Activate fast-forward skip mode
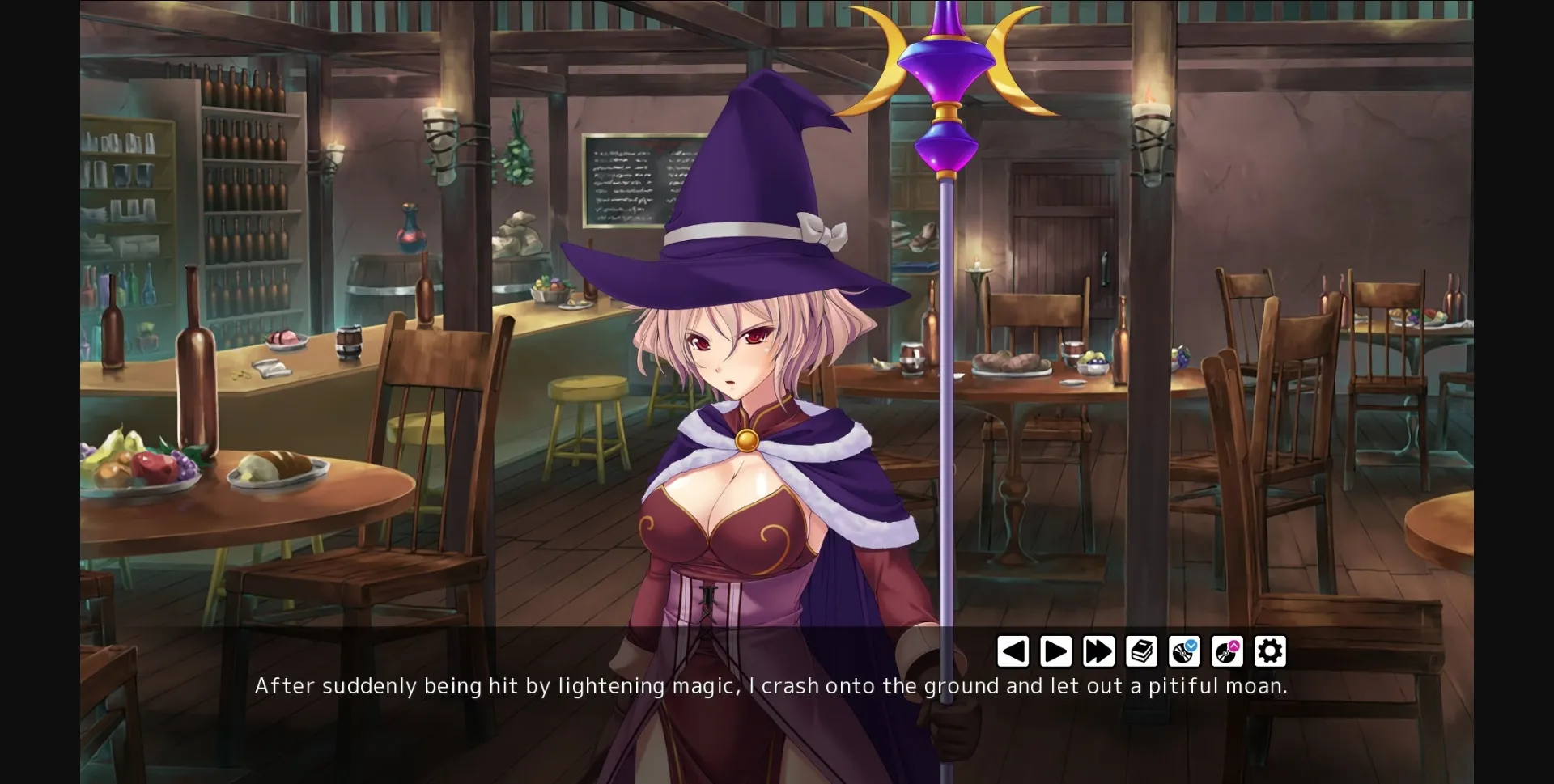Image resolution: width=1554 pixels, height=784 pixels. [1098, 650]
